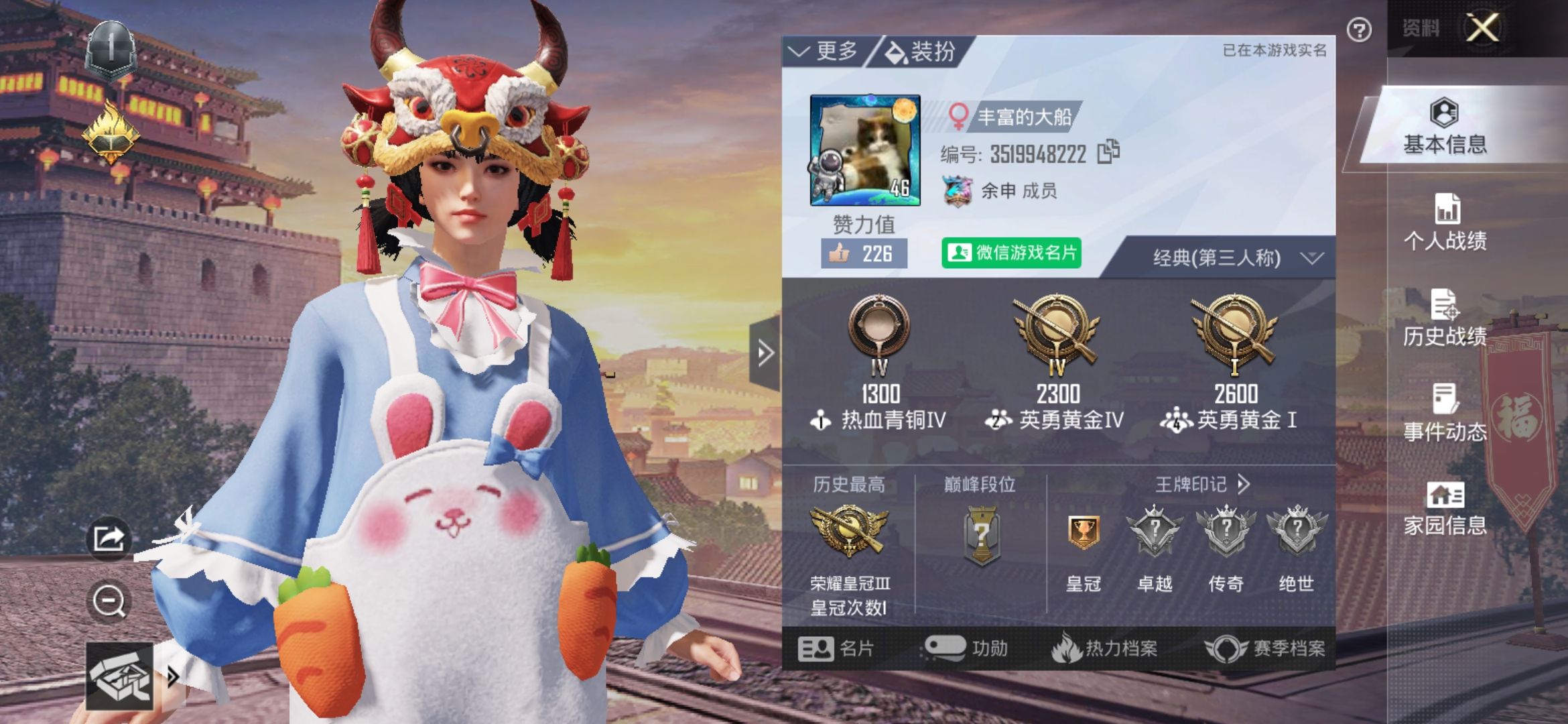
Task: View the 赛季档案 season archive
Action: coord(1266,648)
